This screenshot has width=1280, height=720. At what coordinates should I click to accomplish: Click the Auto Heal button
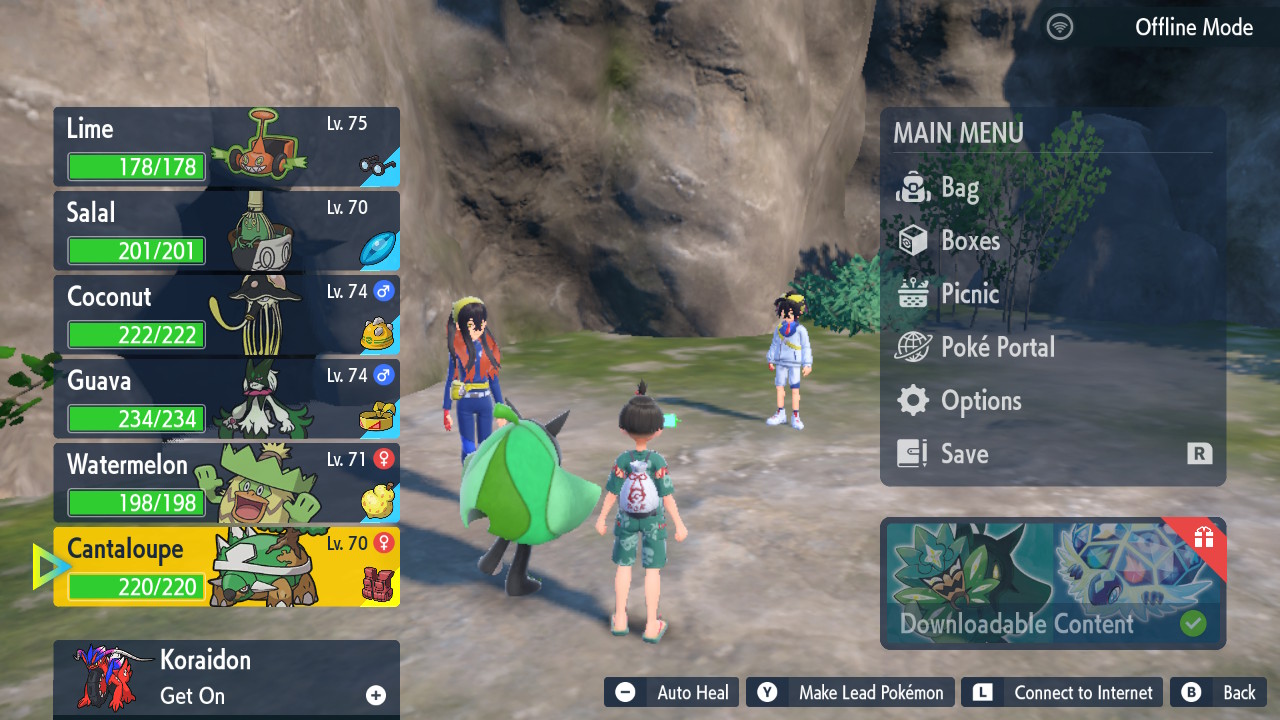coord(672,693)
